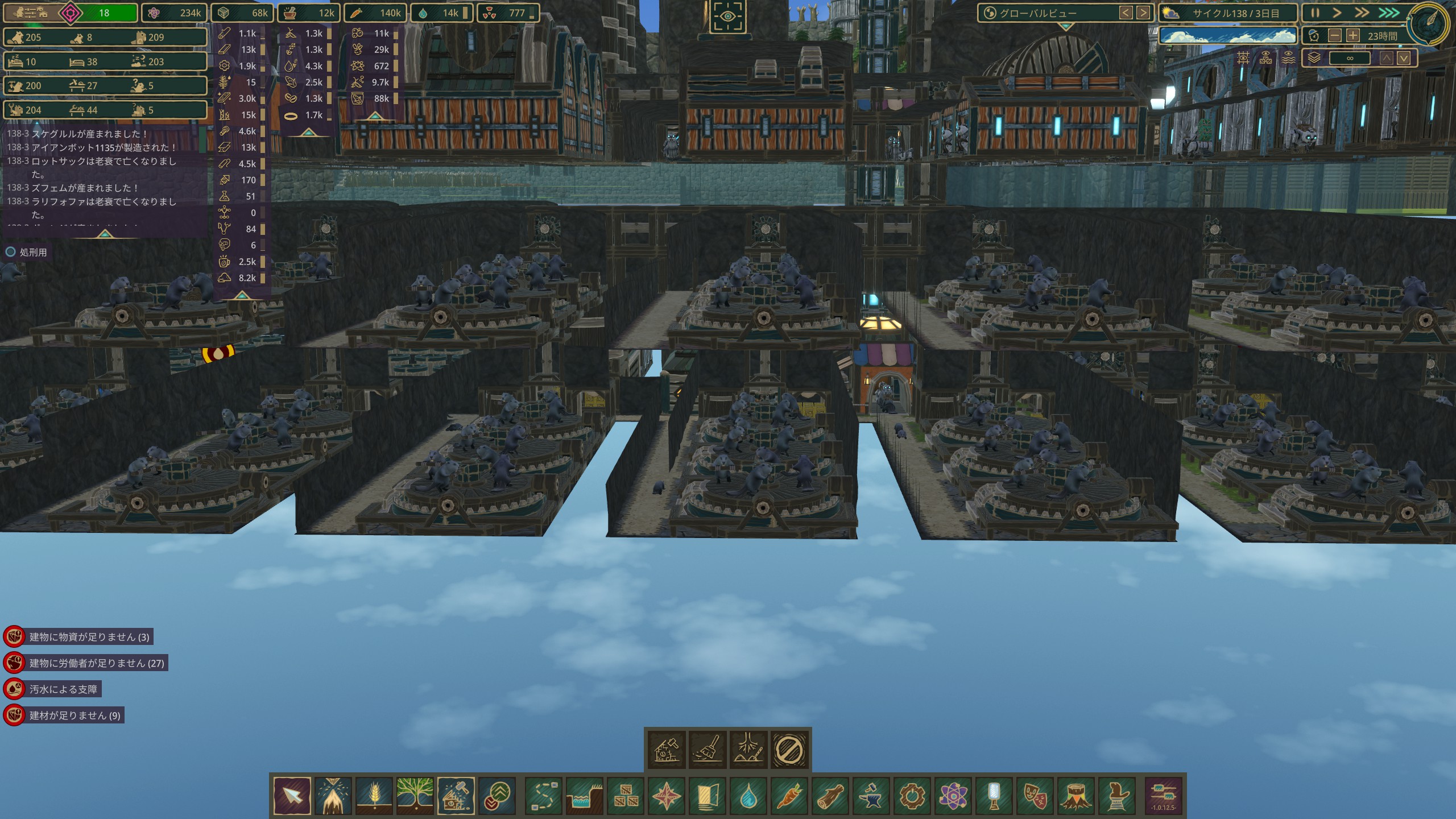This screenshot has width=1456, height=819.
Task: Open the carrot food building category
Action: point(789,796)
